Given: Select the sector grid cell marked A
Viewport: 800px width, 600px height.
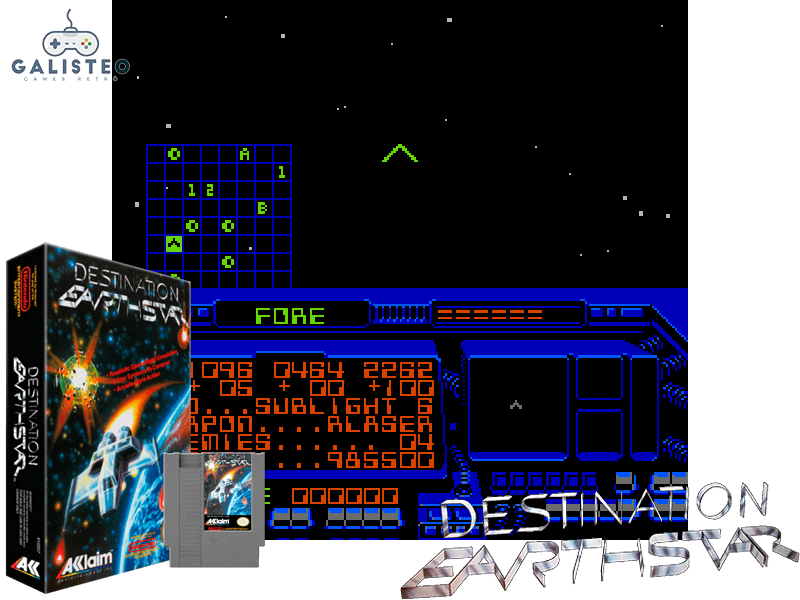Looking at the screenshot, I should 245,154.
